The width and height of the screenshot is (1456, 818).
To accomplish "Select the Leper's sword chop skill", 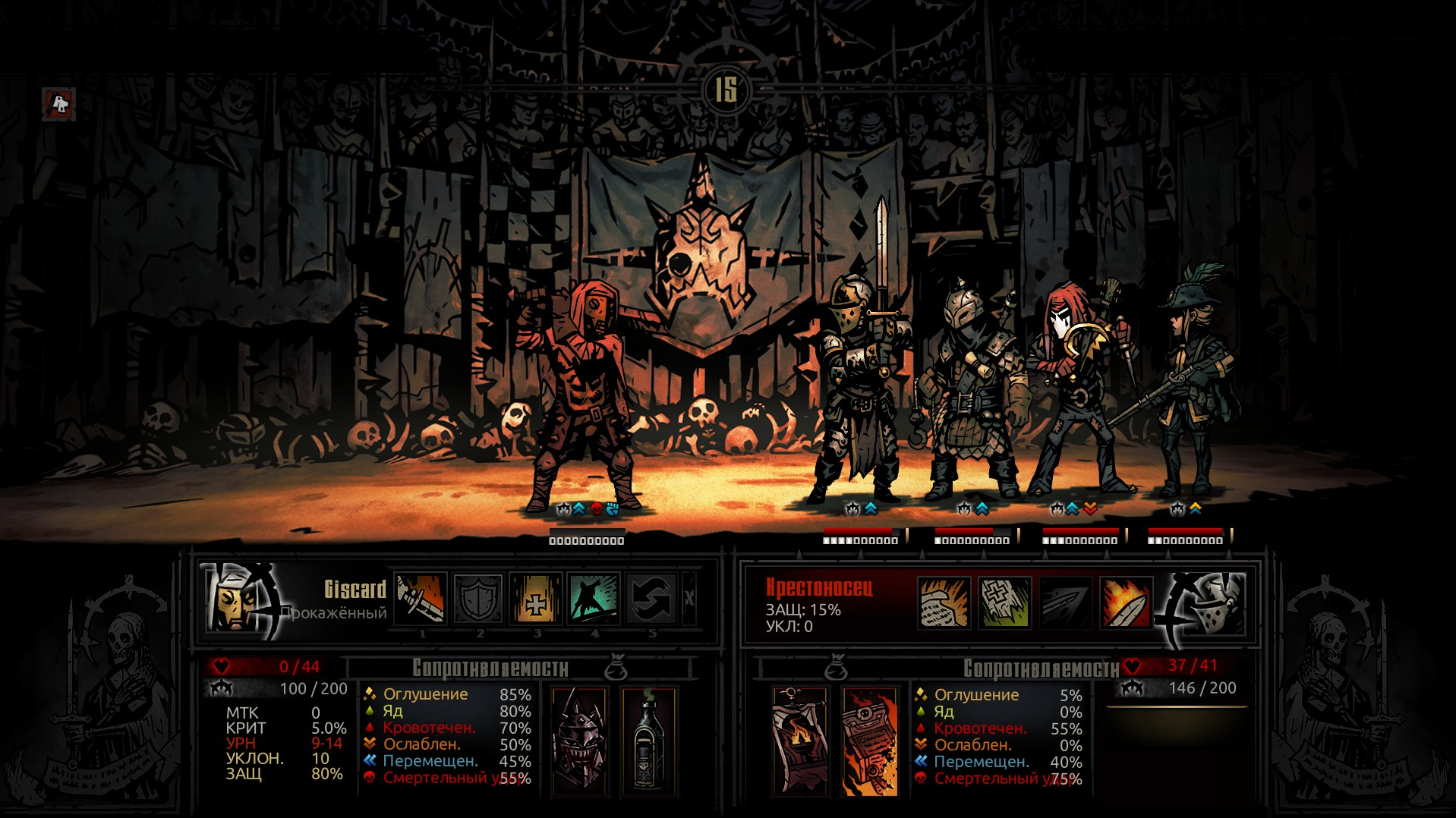I will [x=421, y=599].
